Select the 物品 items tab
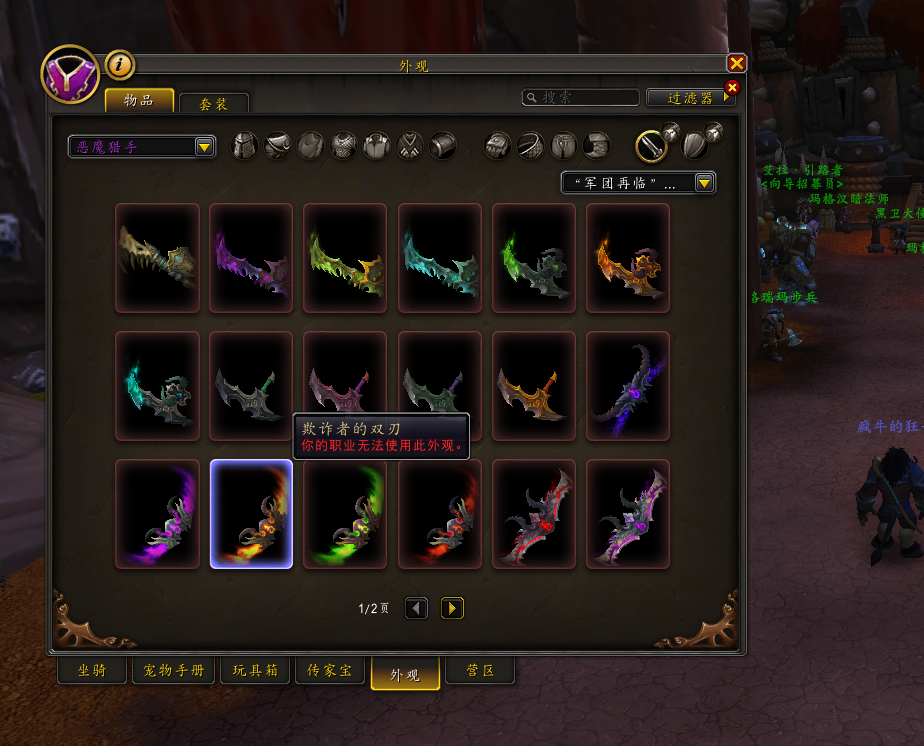This screenshot has width=924, height=746. click(139, 101)
